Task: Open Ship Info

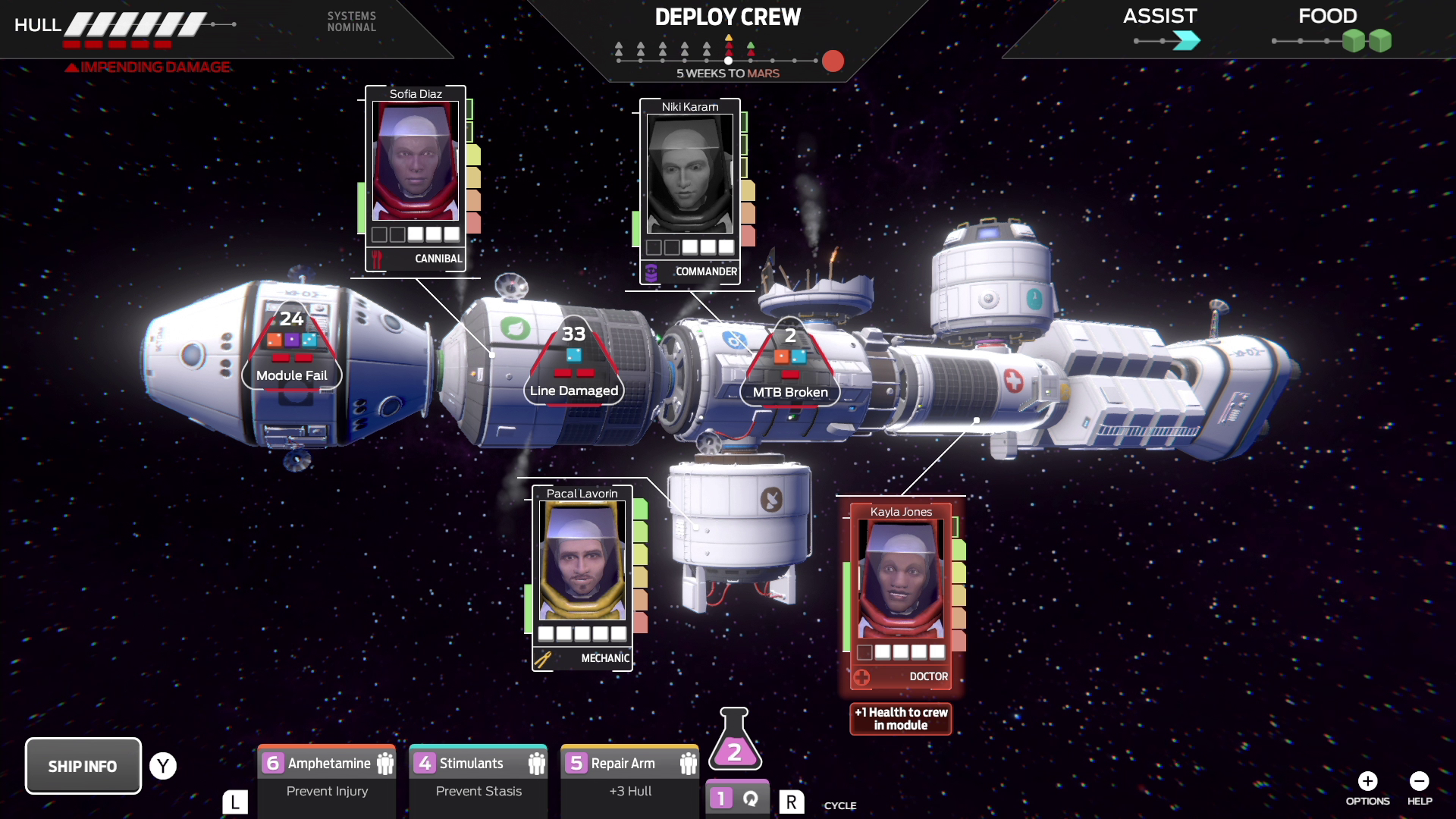Action: coord(83,765)
